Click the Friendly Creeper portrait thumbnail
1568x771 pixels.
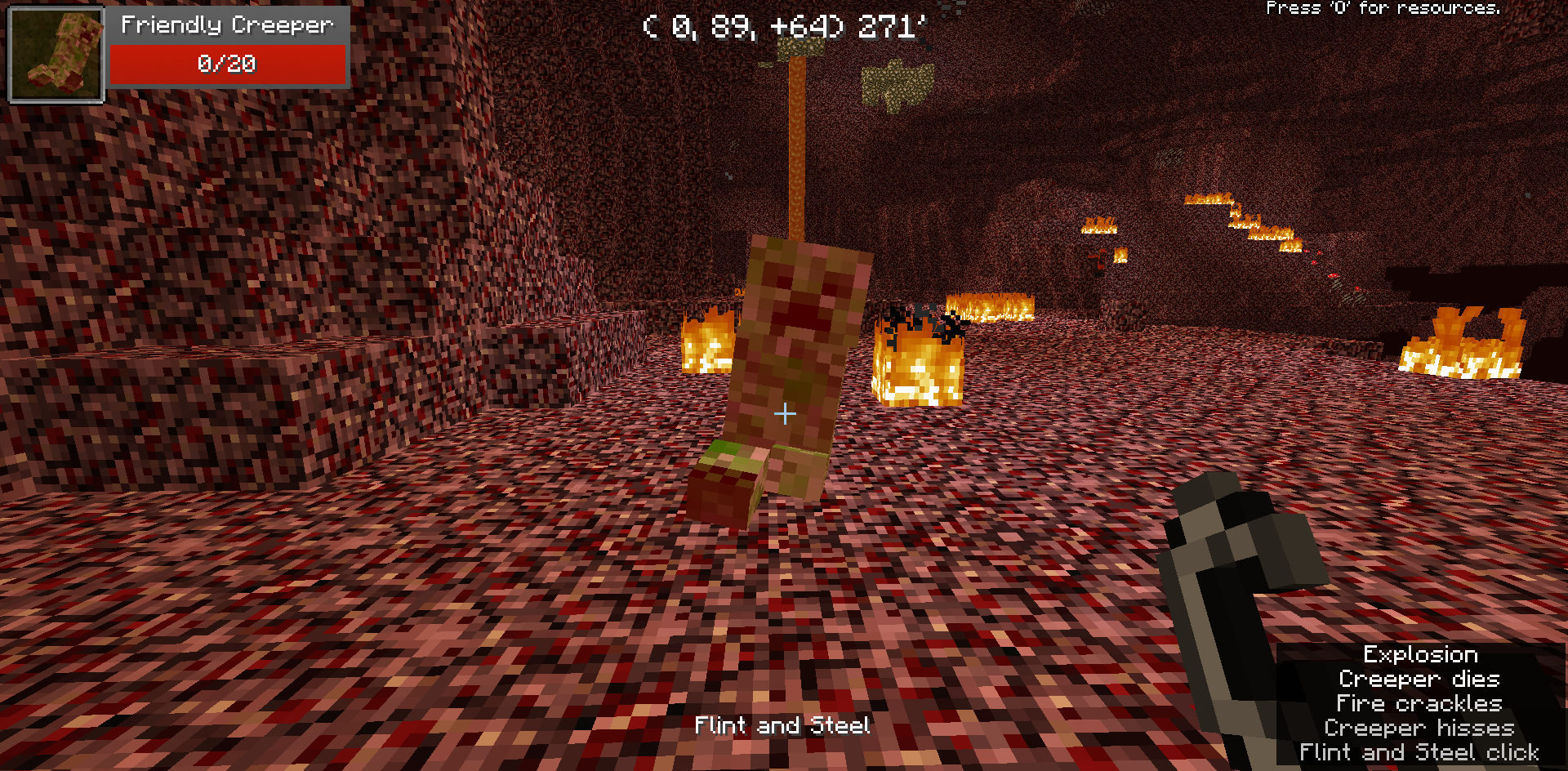coord(55,54)
